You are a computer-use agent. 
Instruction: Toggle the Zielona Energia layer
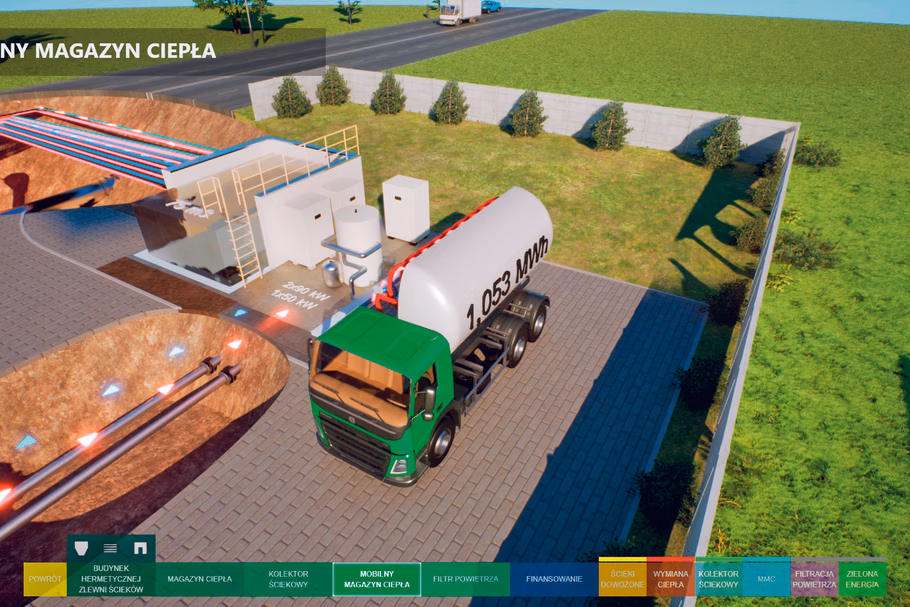pos(862,578)
